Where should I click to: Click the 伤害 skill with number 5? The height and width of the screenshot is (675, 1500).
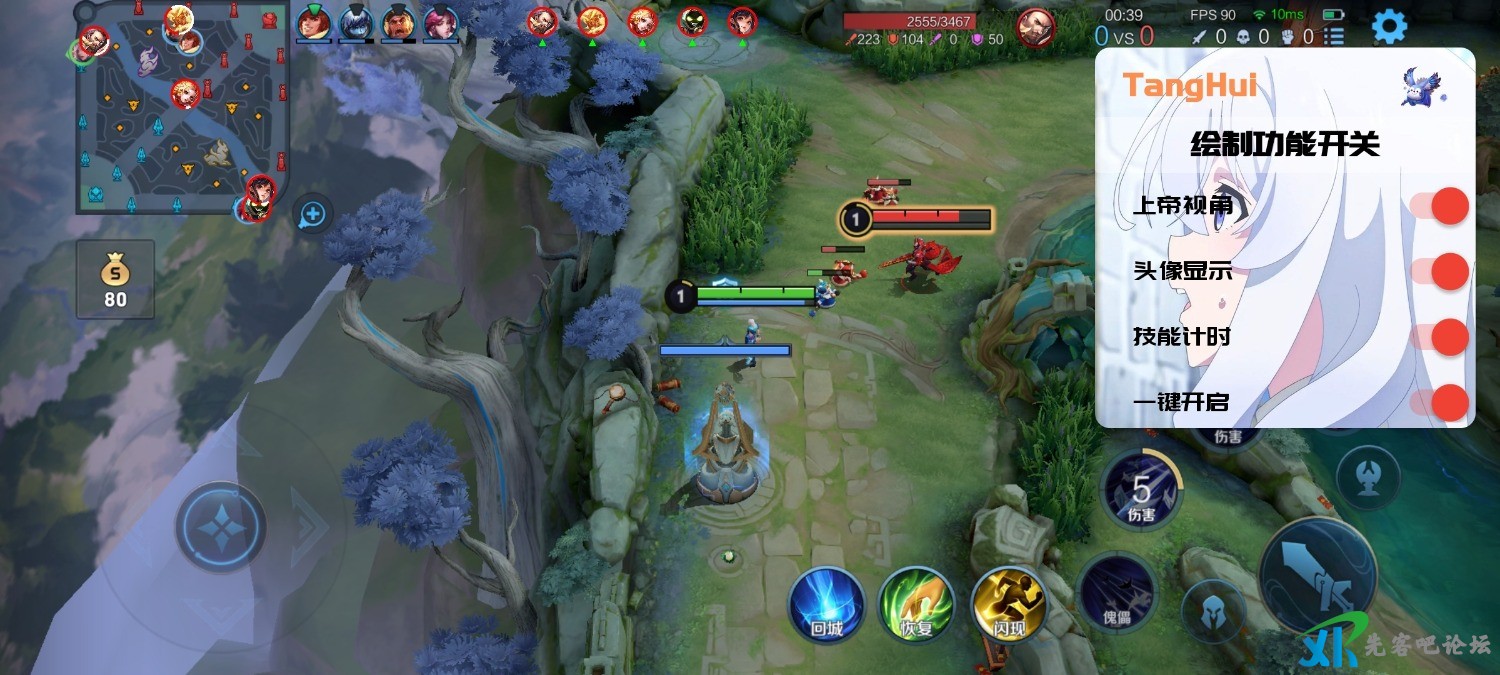click(1142, 489)
